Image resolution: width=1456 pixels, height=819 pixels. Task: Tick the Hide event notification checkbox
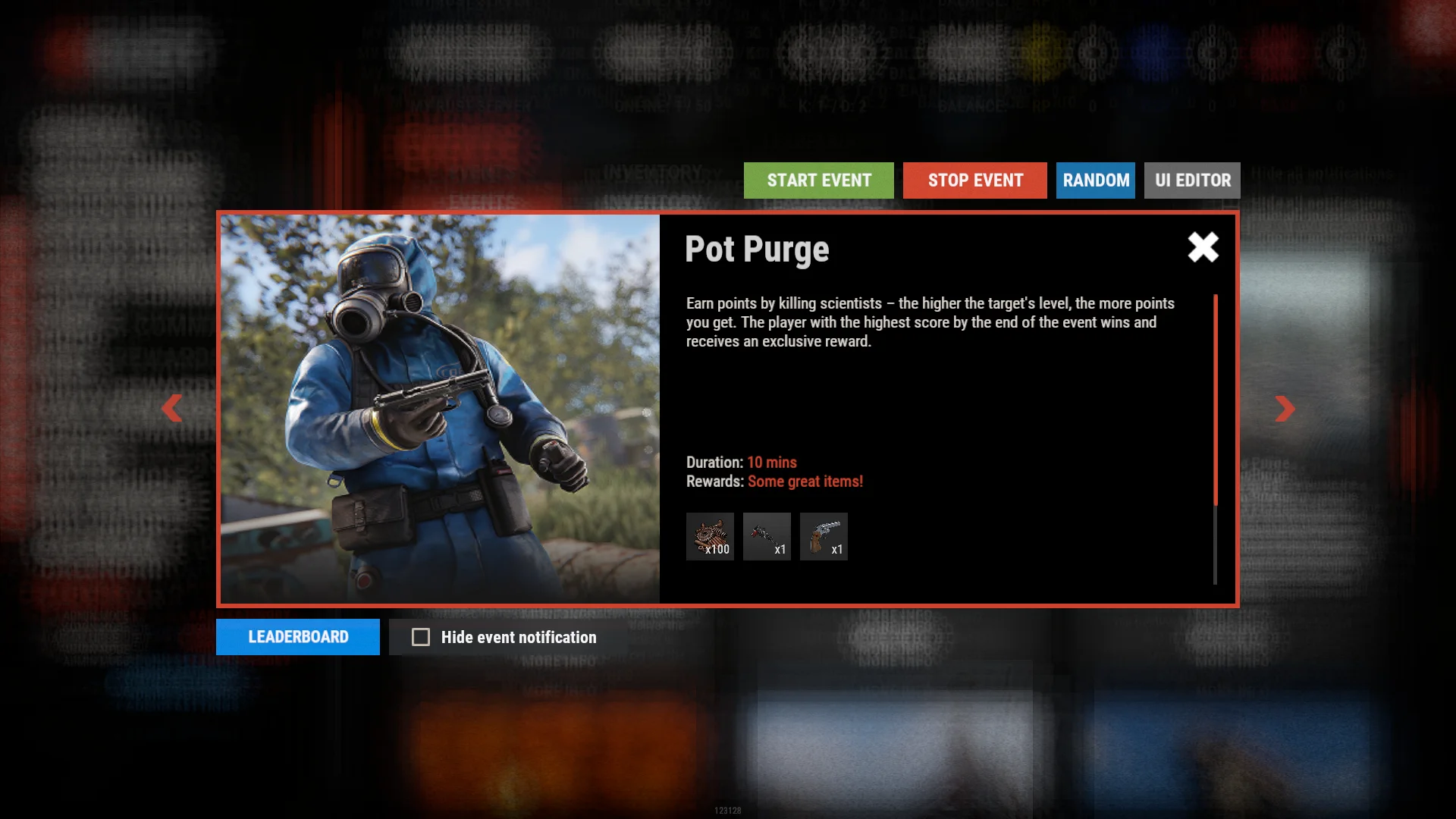tap(421, 637)
